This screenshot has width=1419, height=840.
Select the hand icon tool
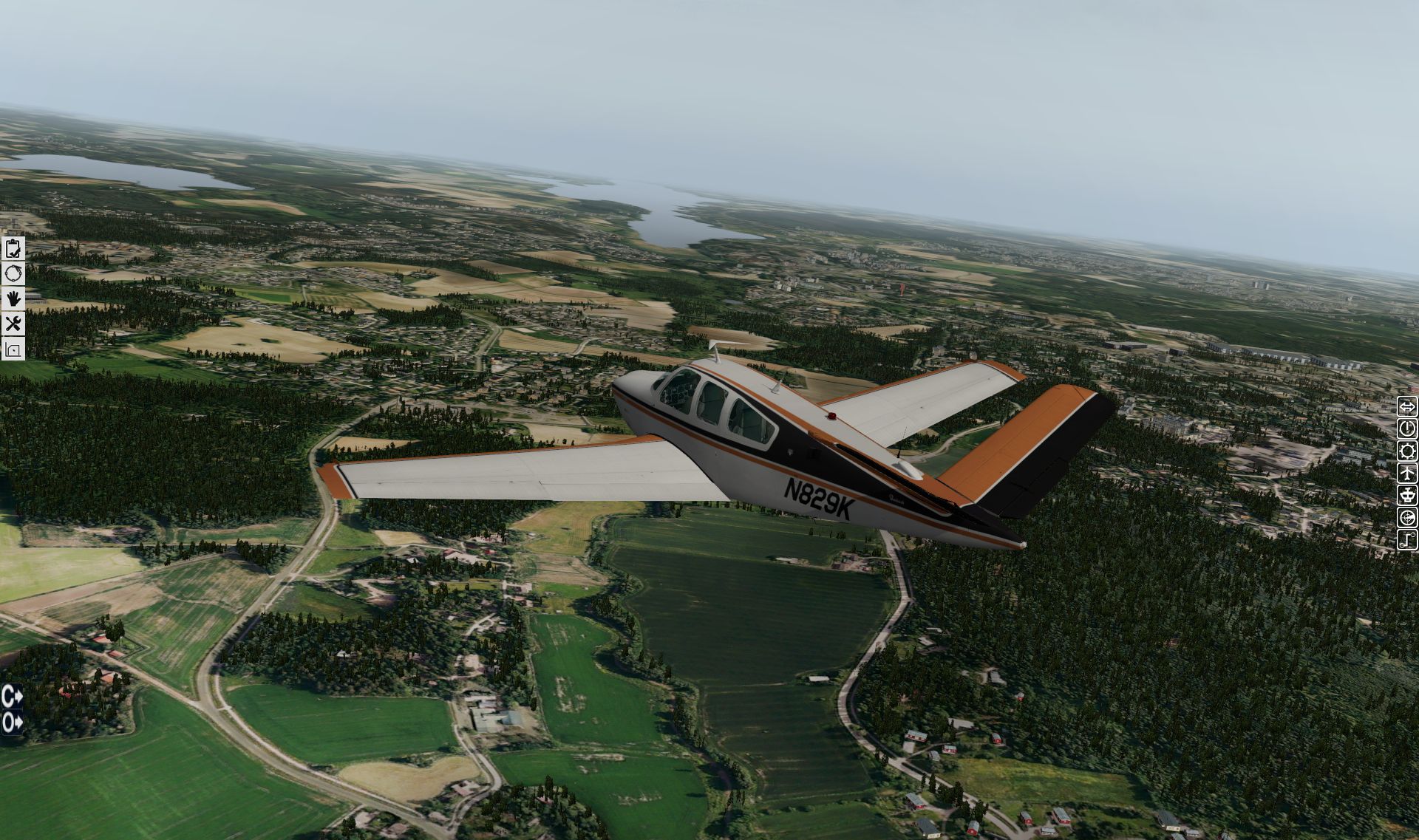(x=13, y=298)
